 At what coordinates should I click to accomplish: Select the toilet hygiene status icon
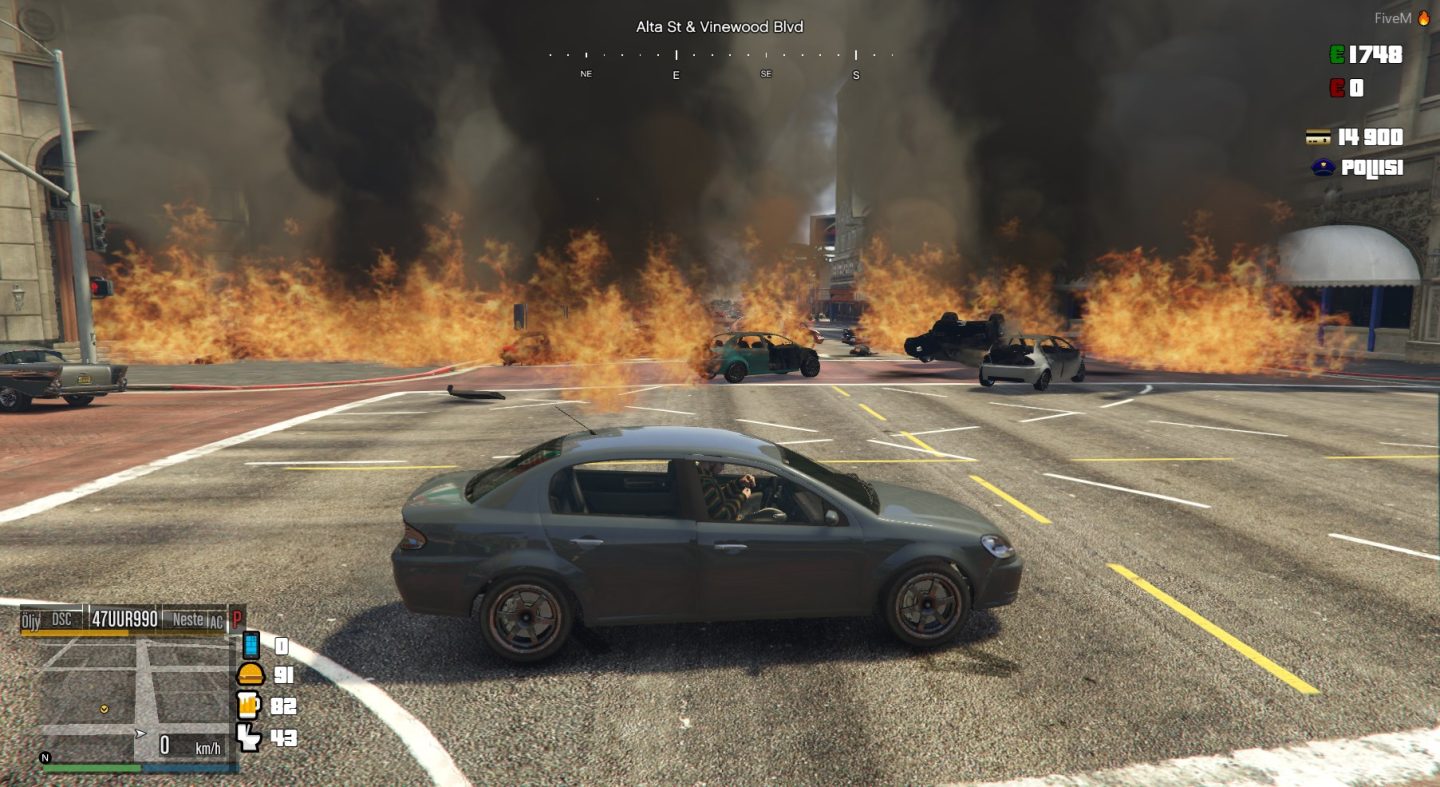[x=248, y=738]
